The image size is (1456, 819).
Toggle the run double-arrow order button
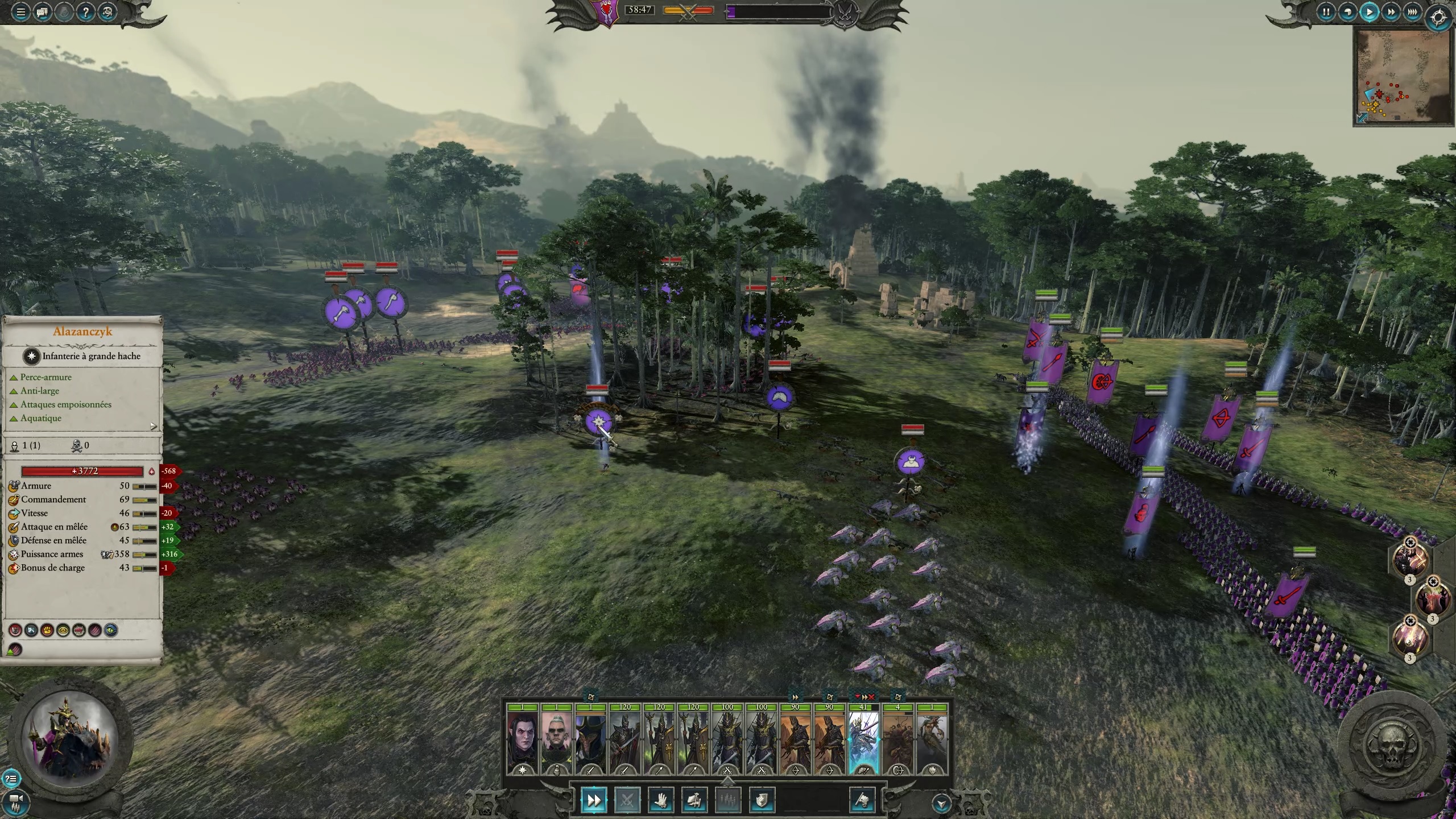coord(593,801)
